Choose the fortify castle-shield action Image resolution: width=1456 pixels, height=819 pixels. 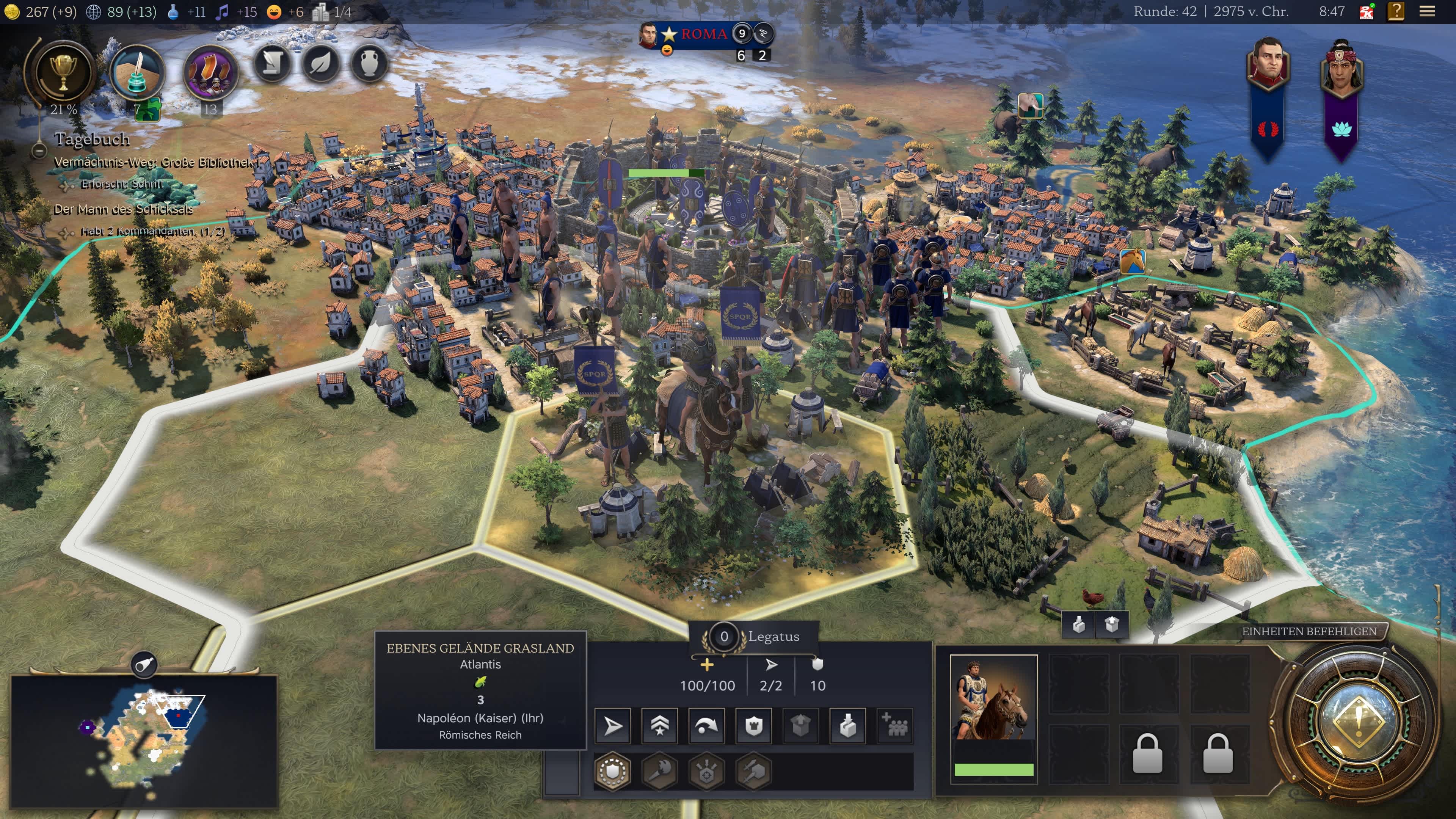pyautogui.click(x=754, y=726)
